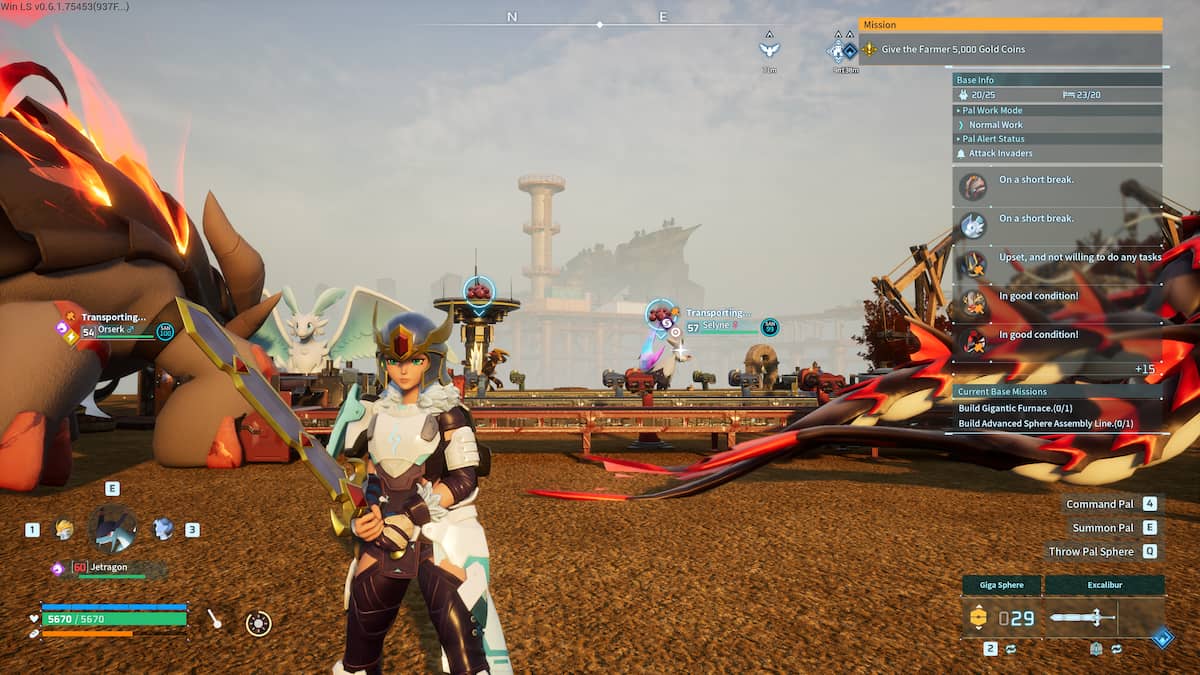Select the Giga Sphere item slot
Image resolution: width=1200 pixels, height=675 pixels.
(x=1001, y=618)
